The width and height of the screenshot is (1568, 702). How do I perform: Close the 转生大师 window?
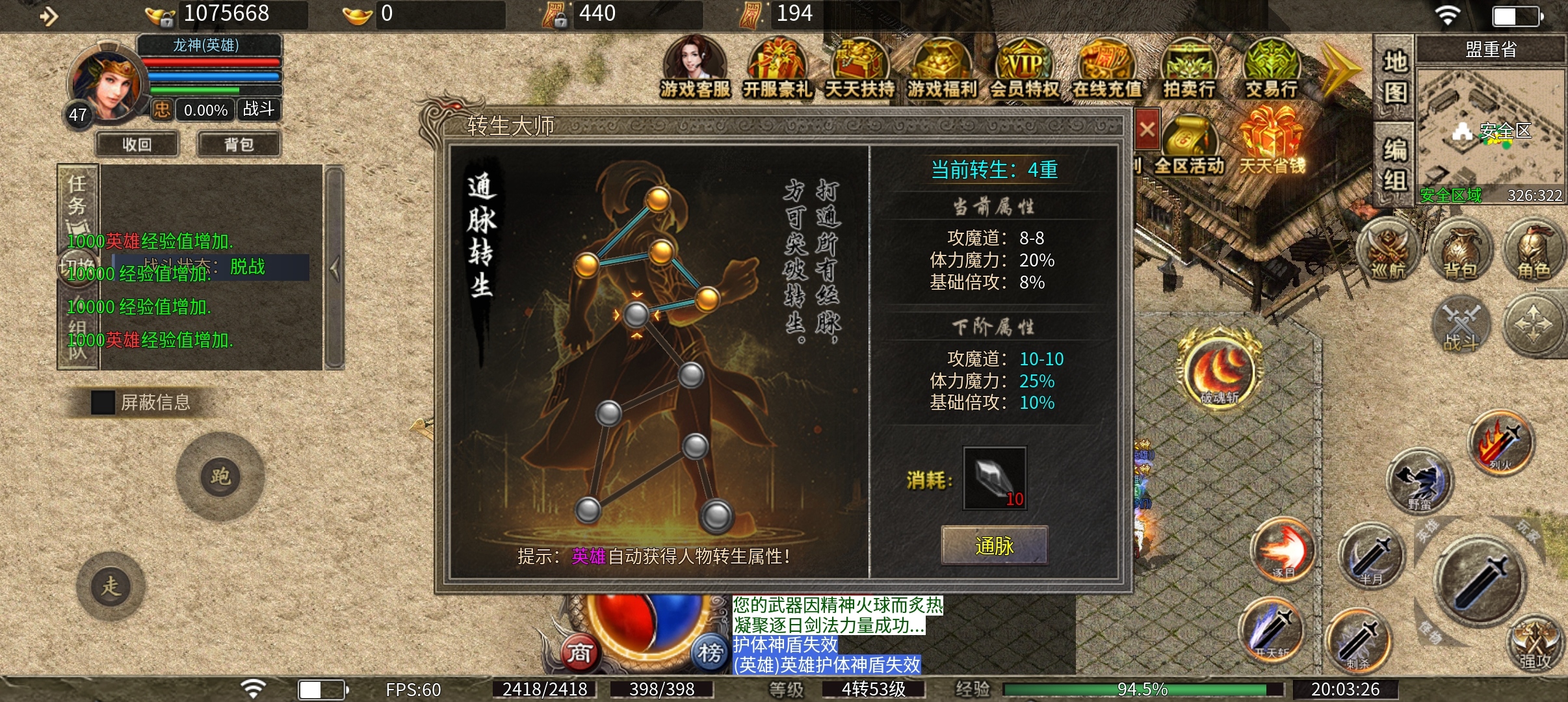coord(1147,129)
